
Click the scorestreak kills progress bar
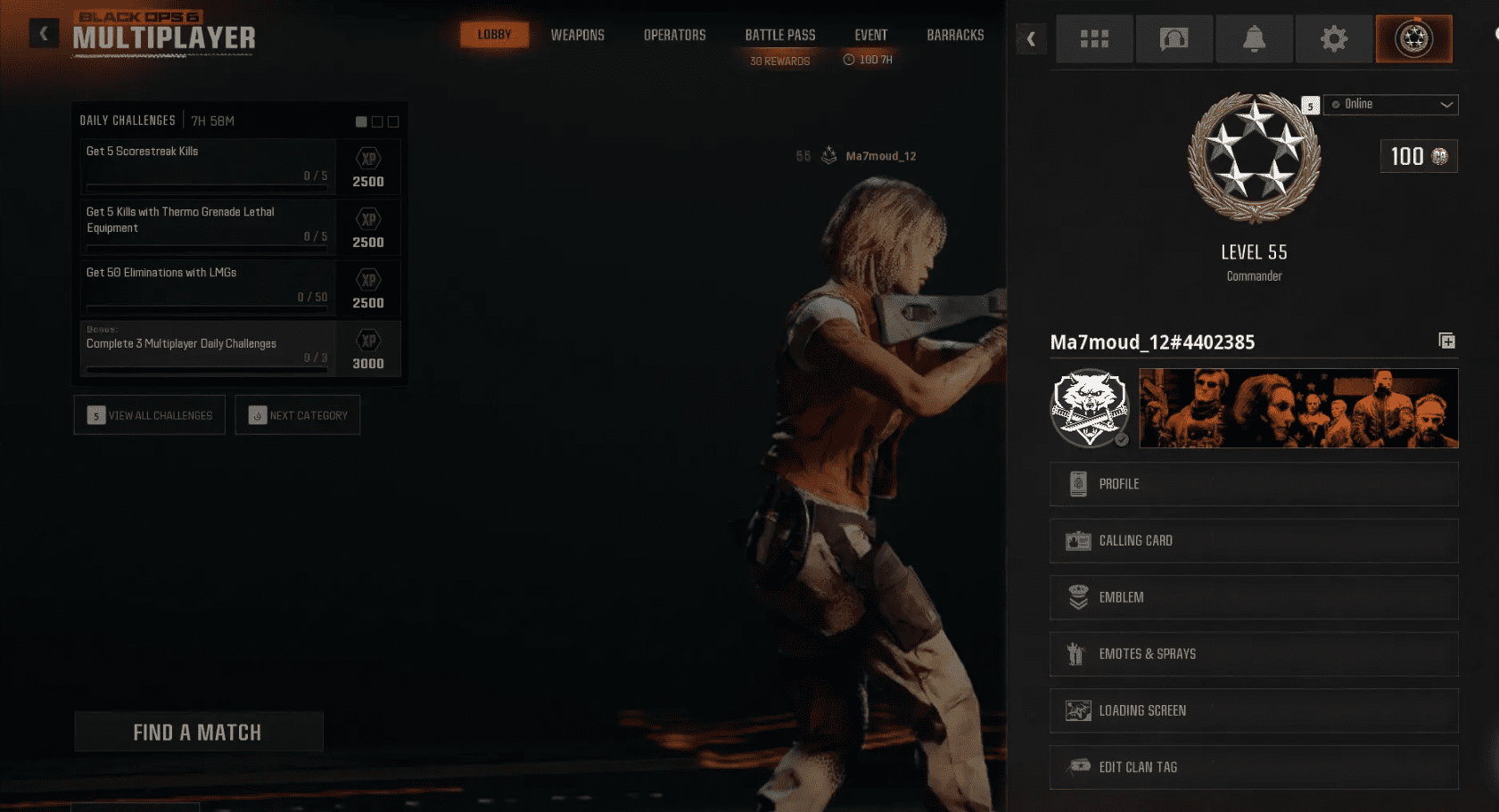(207, 185)
